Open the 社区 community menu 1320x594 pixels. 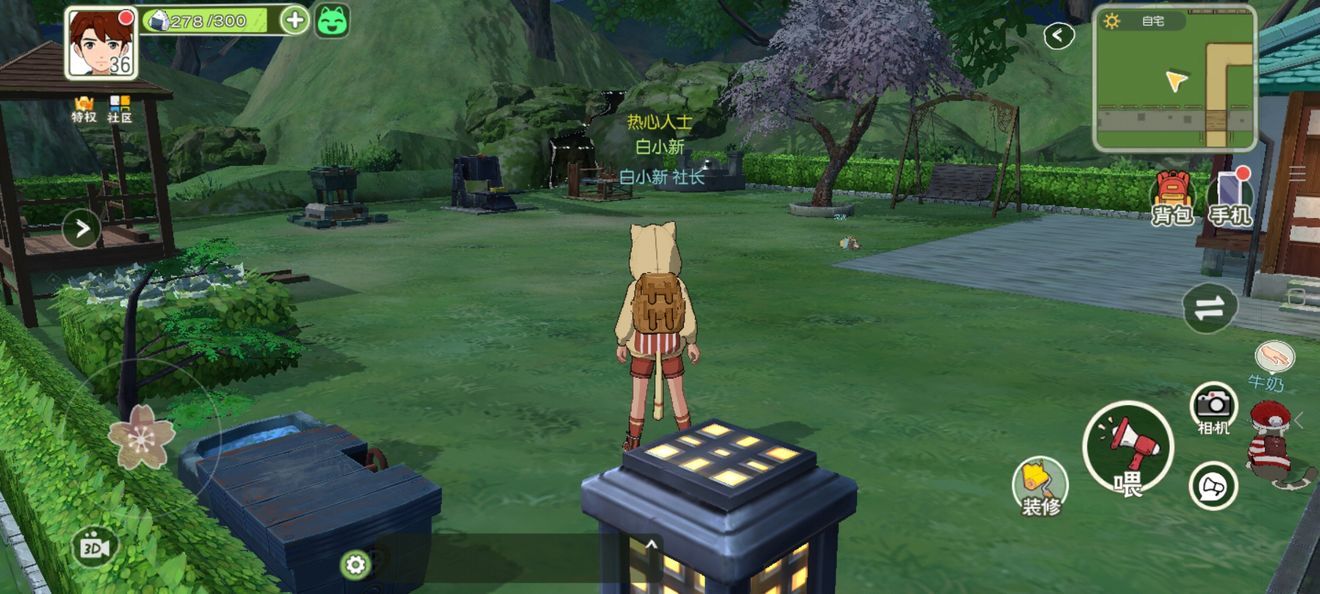pyautogui.click(x=120, y=109)
